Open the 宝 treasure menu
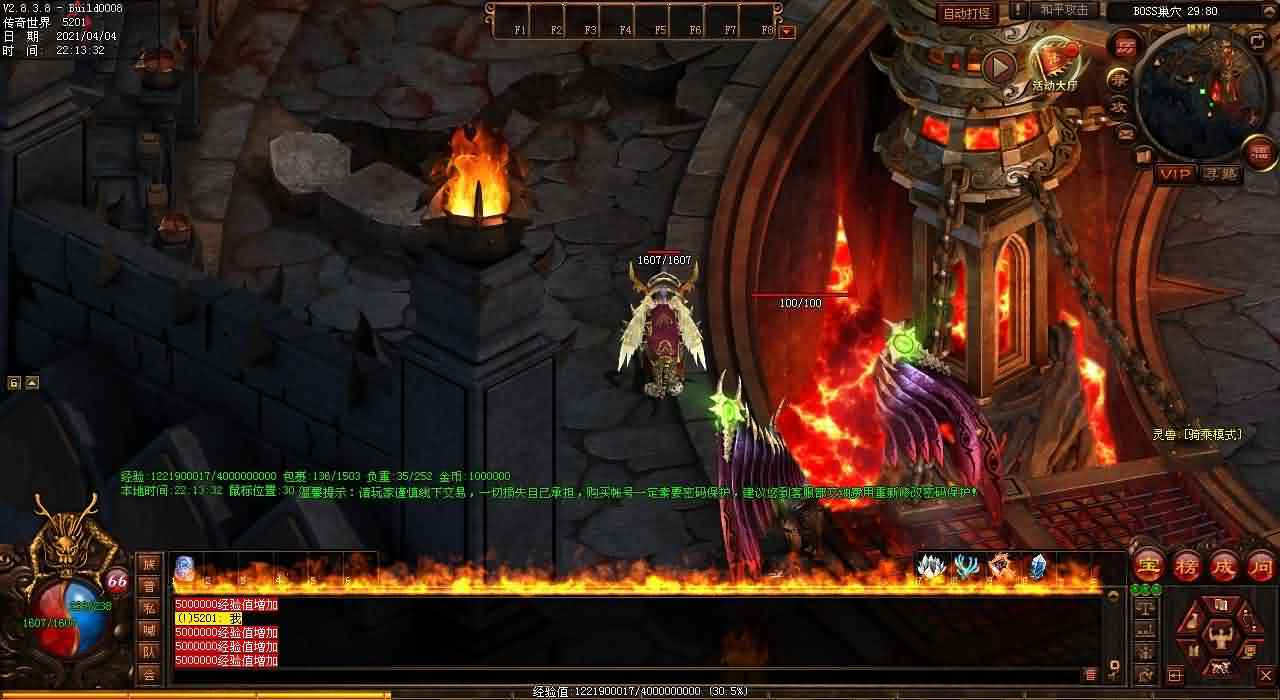Image resolution: width=1280 pixels, height=700 pixels. [1148, 566]
